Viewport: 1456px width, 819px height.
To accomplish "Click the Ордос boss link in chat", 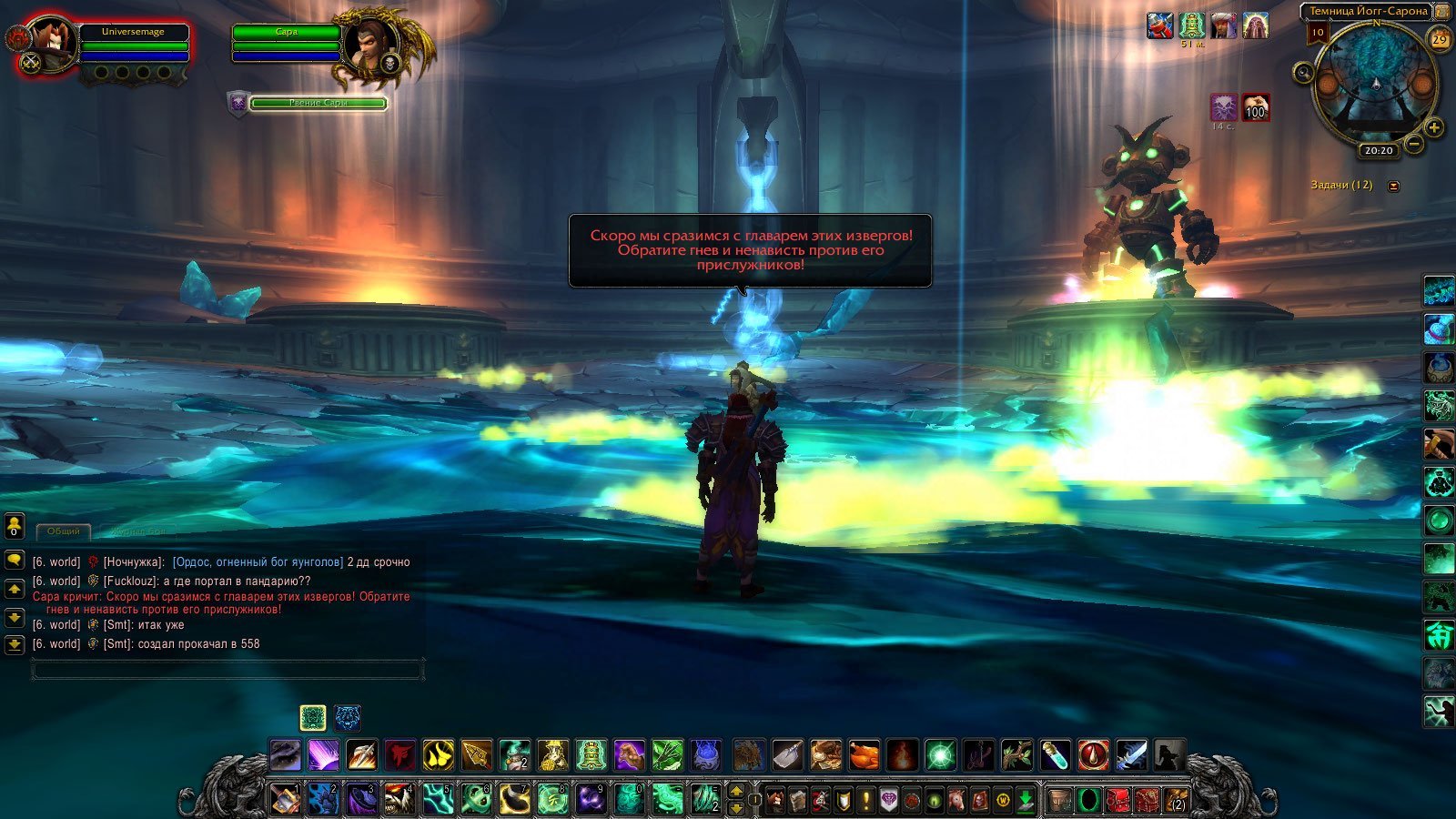I will (258, 562).
